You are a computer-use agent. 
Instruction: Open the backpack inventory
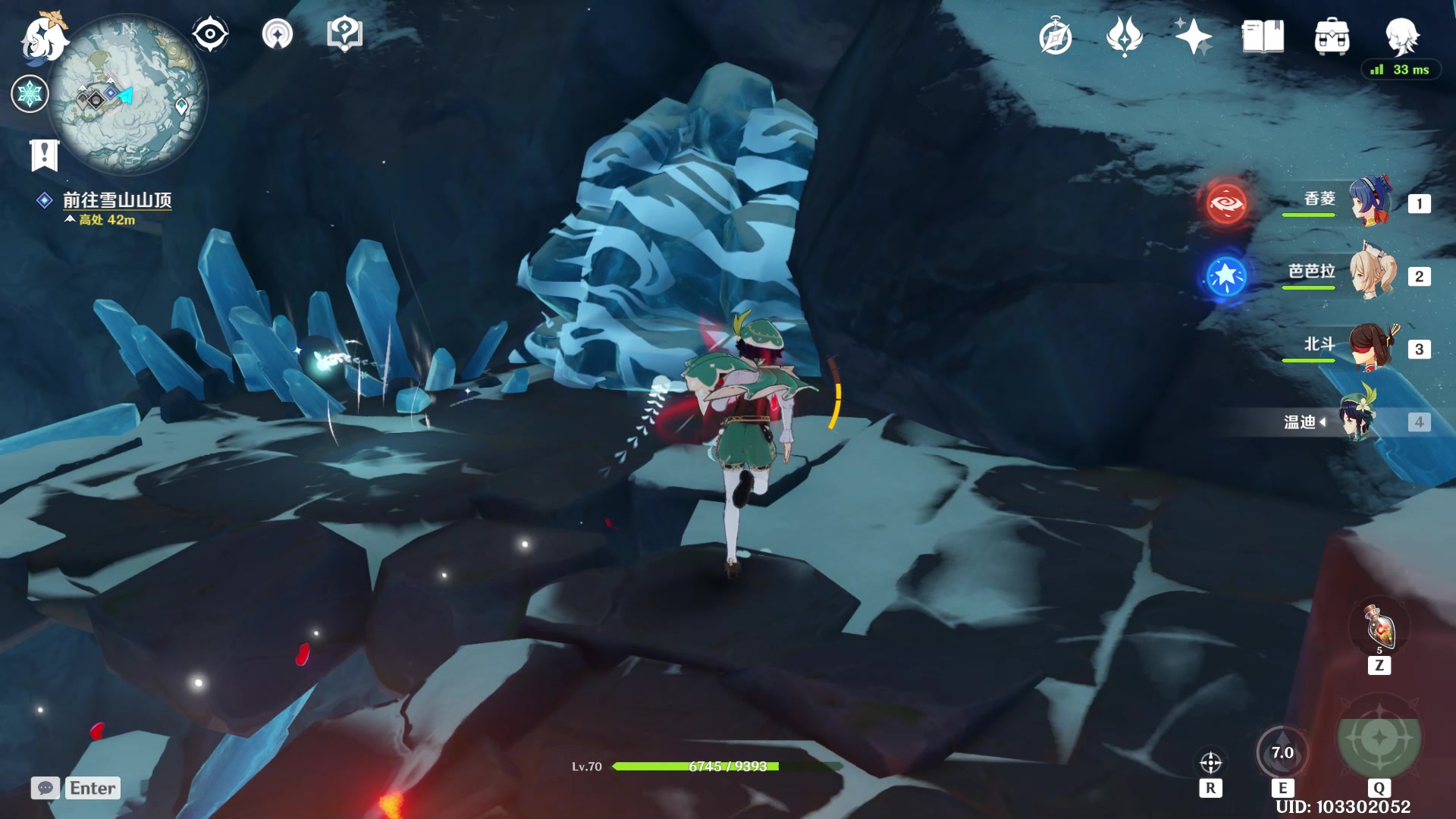(x=1332, y=36)
